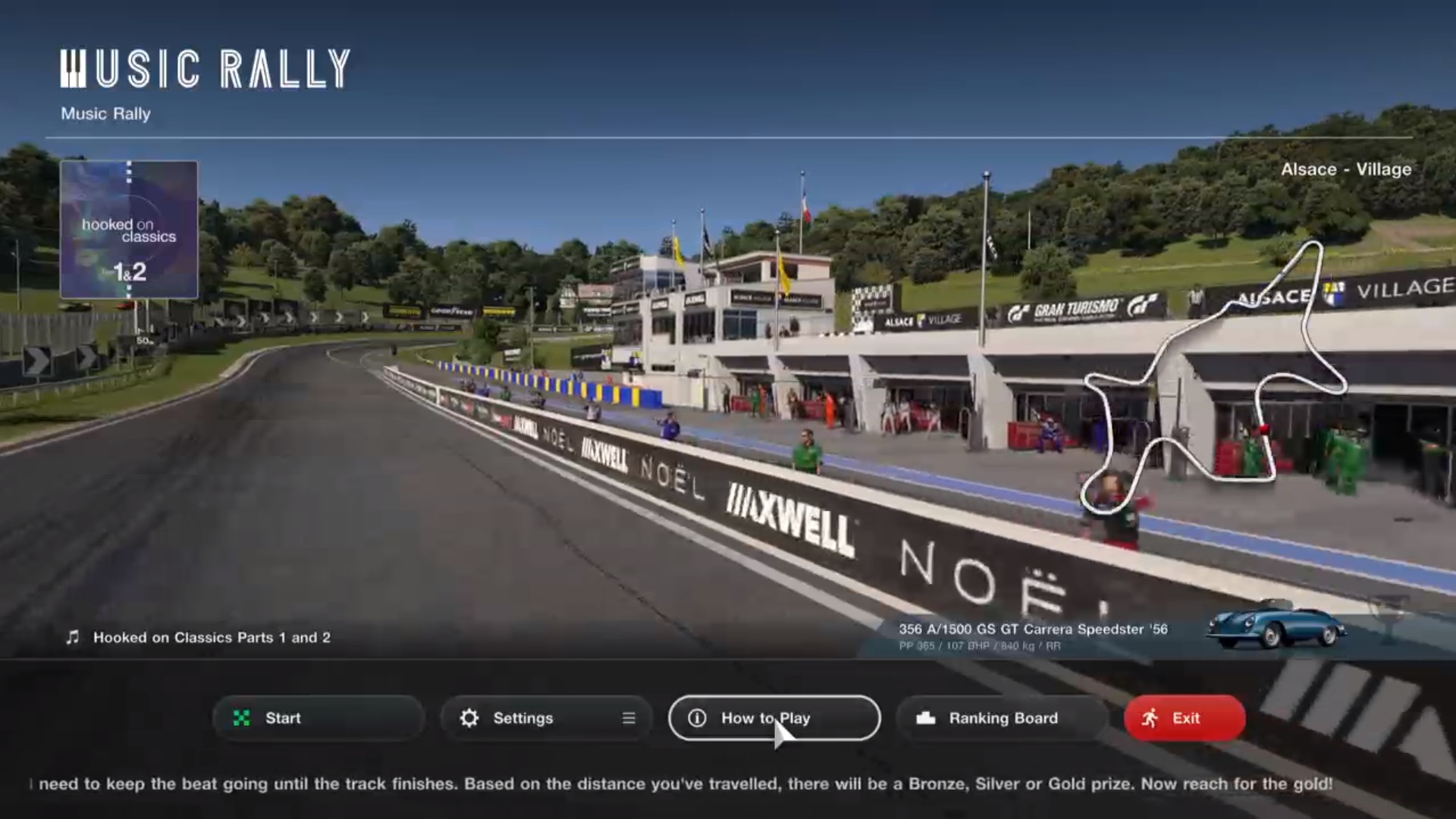1456x819 pixels.
Task: Open the Ranking Board
Action: (1001, 718)
